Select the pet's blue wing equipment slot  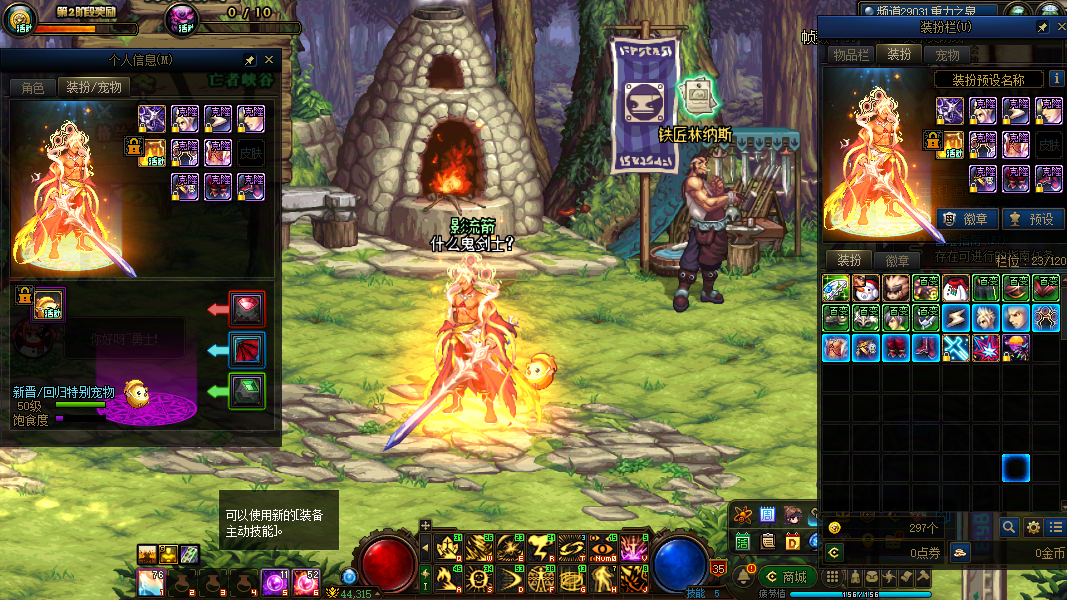tap(248, 349)
